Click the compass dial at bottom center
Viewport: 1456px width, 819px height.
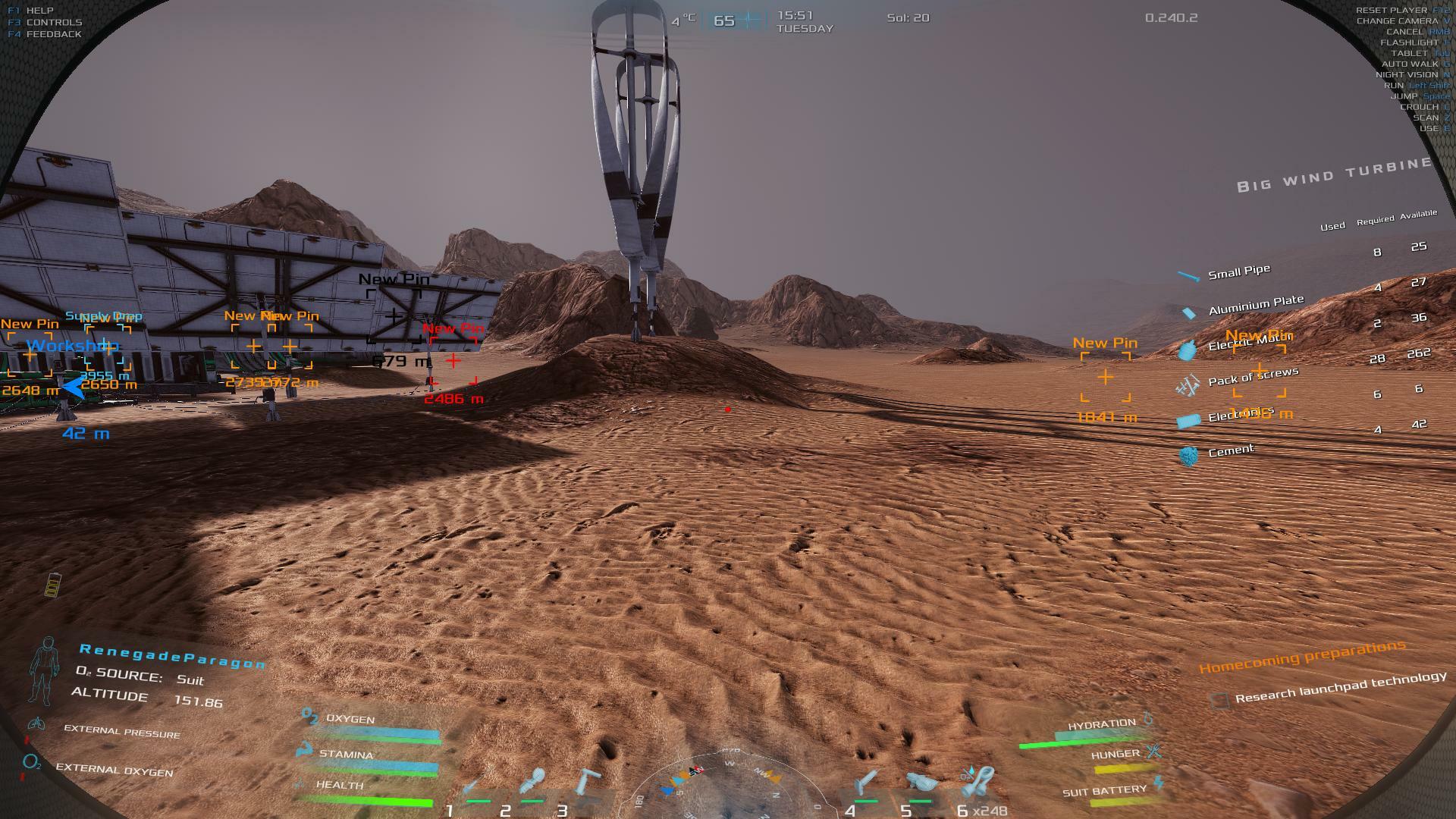click(726, 785)
